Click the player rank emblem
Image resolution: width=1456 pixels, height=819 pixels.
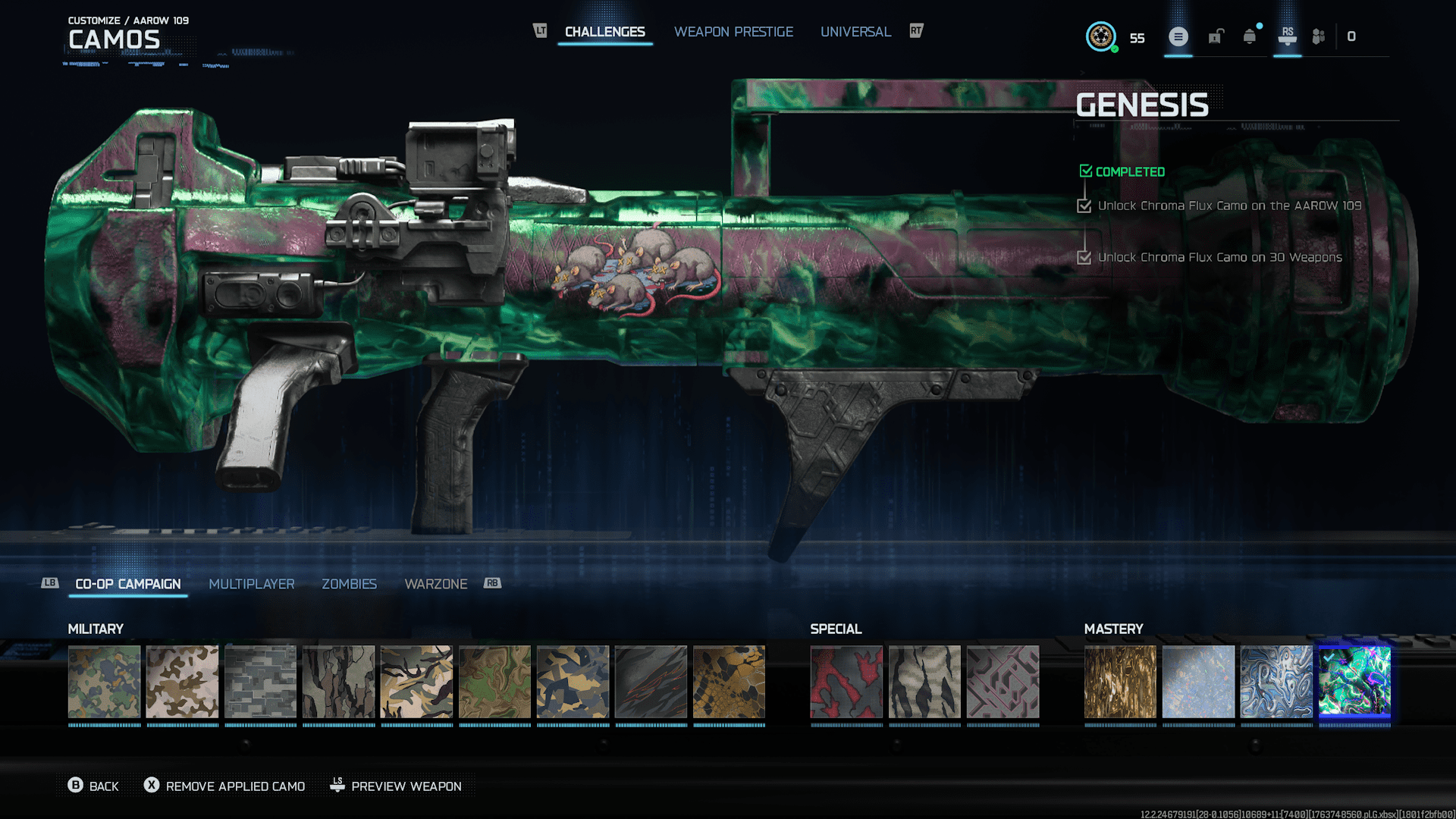pyautogui.click(x=1100, y=36)
